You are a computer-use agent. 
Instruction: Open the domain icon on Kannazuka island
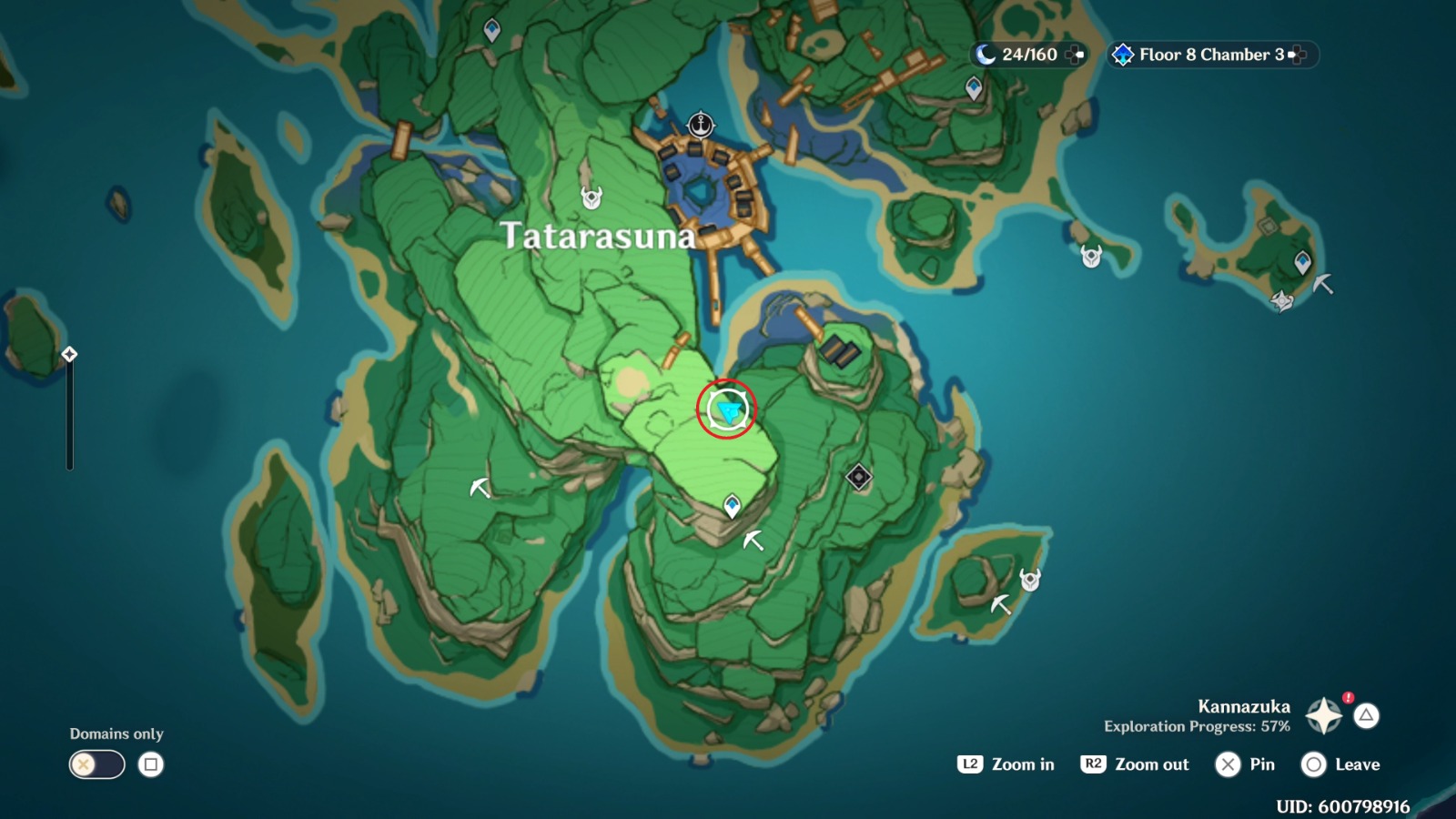[860, 476]
